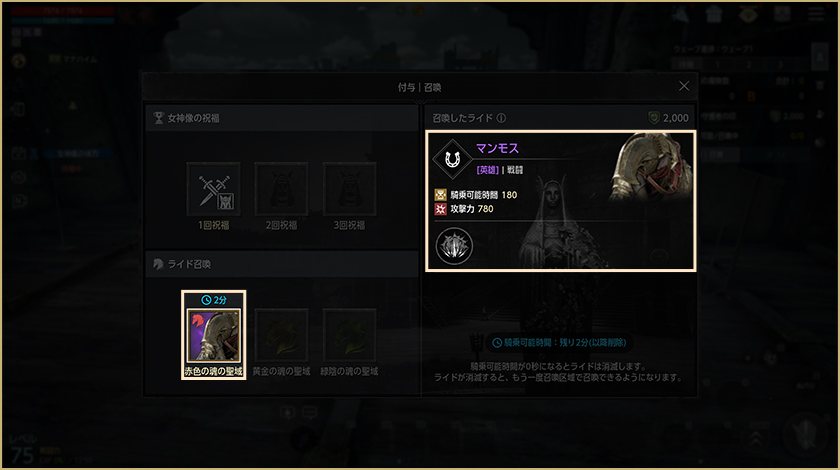Click the マンモス horseshoe emblem
This screenshot has height=470, width=840.
tap(454, 159)
